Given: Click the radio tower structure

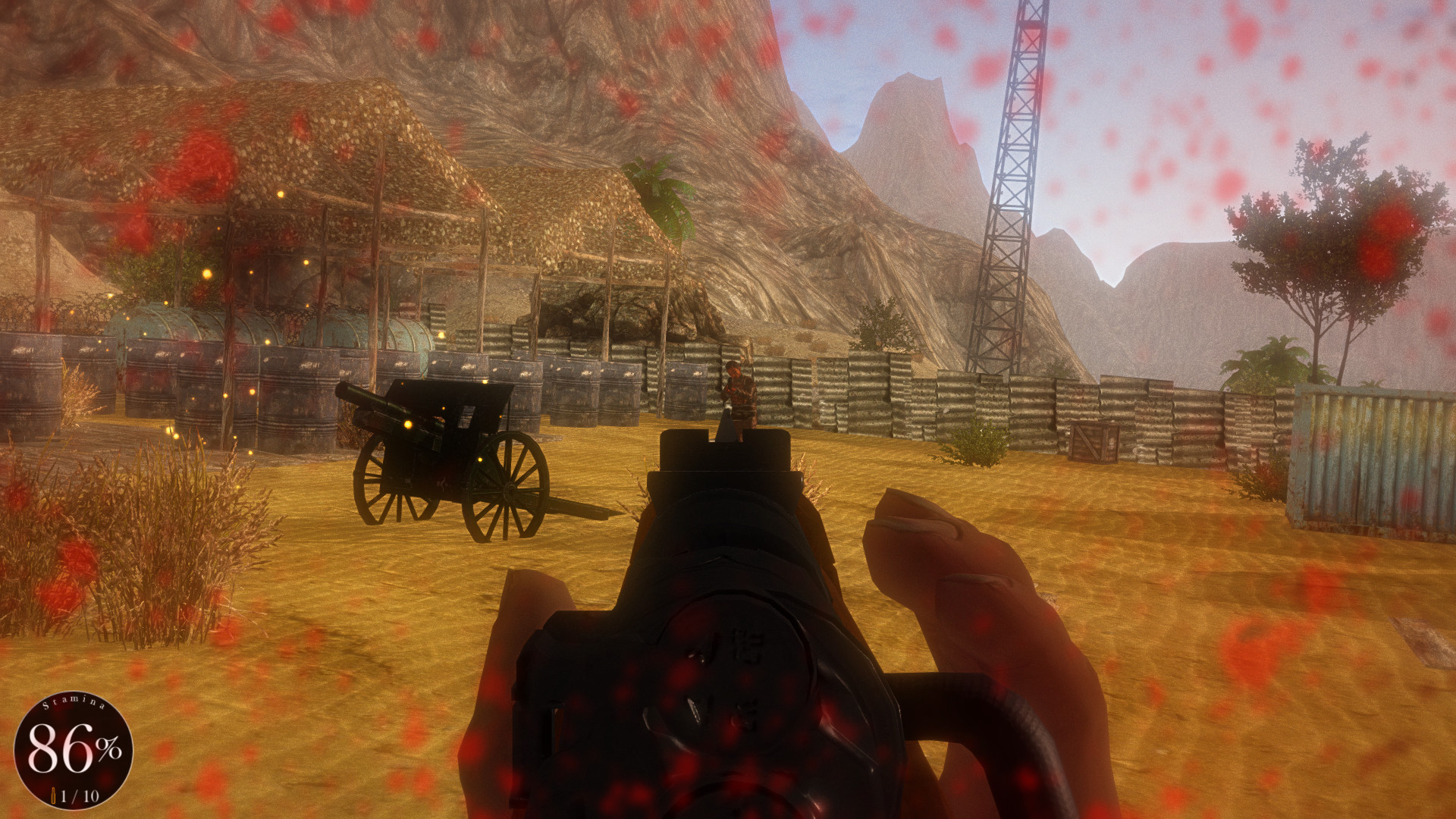Looking at the screenshot, I should tap(1009, 174).
